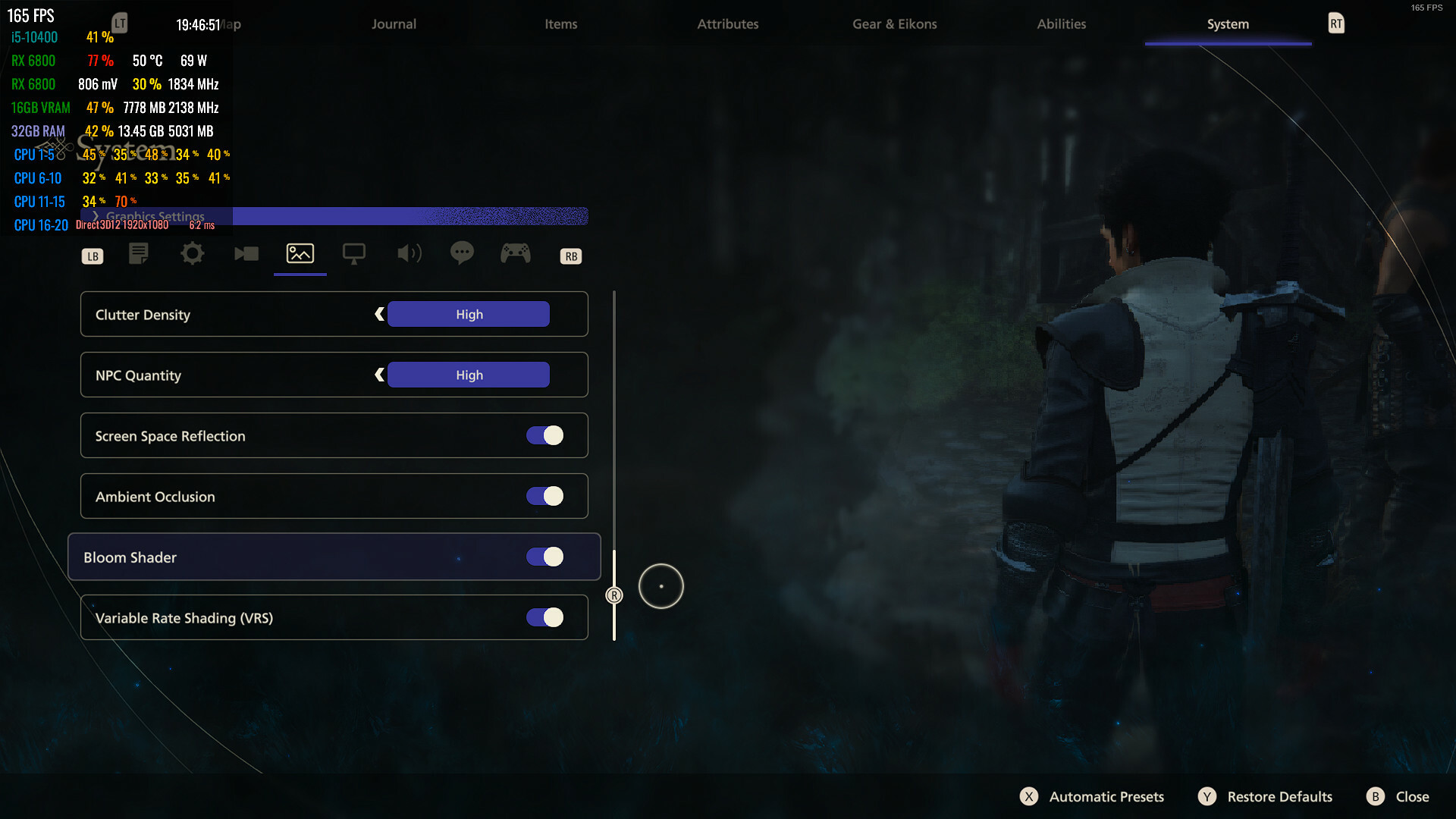1456x819 pixels.
Task: Turn off the Bloom Shader toggle
Action: pyautogui.click(x=545, y=557)
